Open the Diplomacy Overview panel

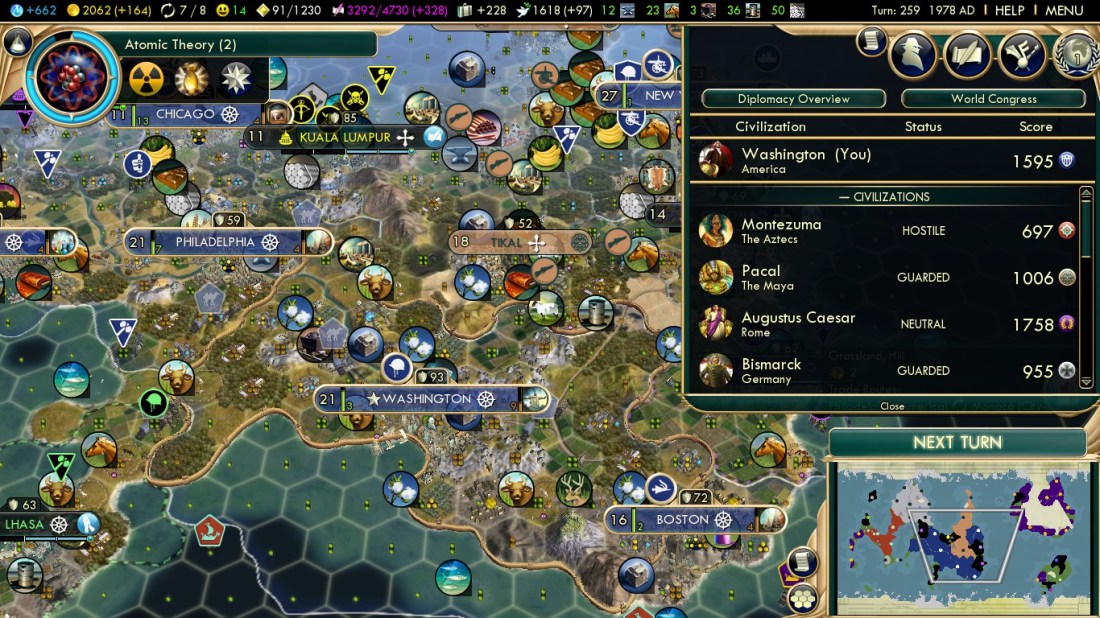tap(793, 99)
